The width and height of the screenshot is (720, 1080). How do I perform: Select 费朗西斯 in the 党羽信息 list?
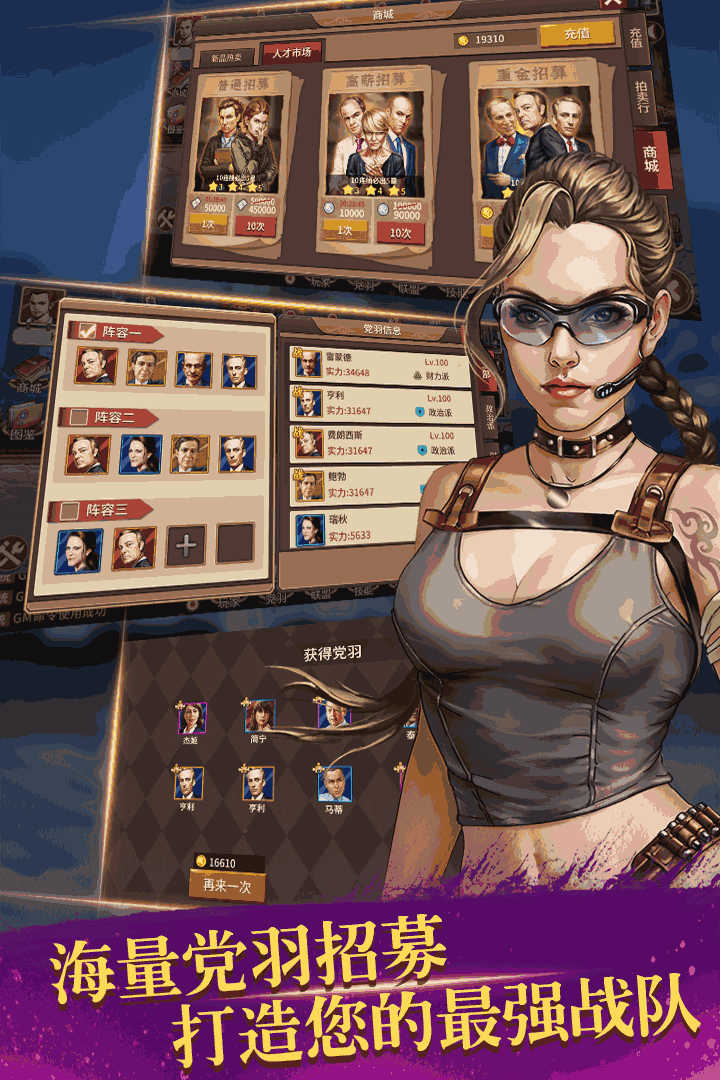point(370,443)
